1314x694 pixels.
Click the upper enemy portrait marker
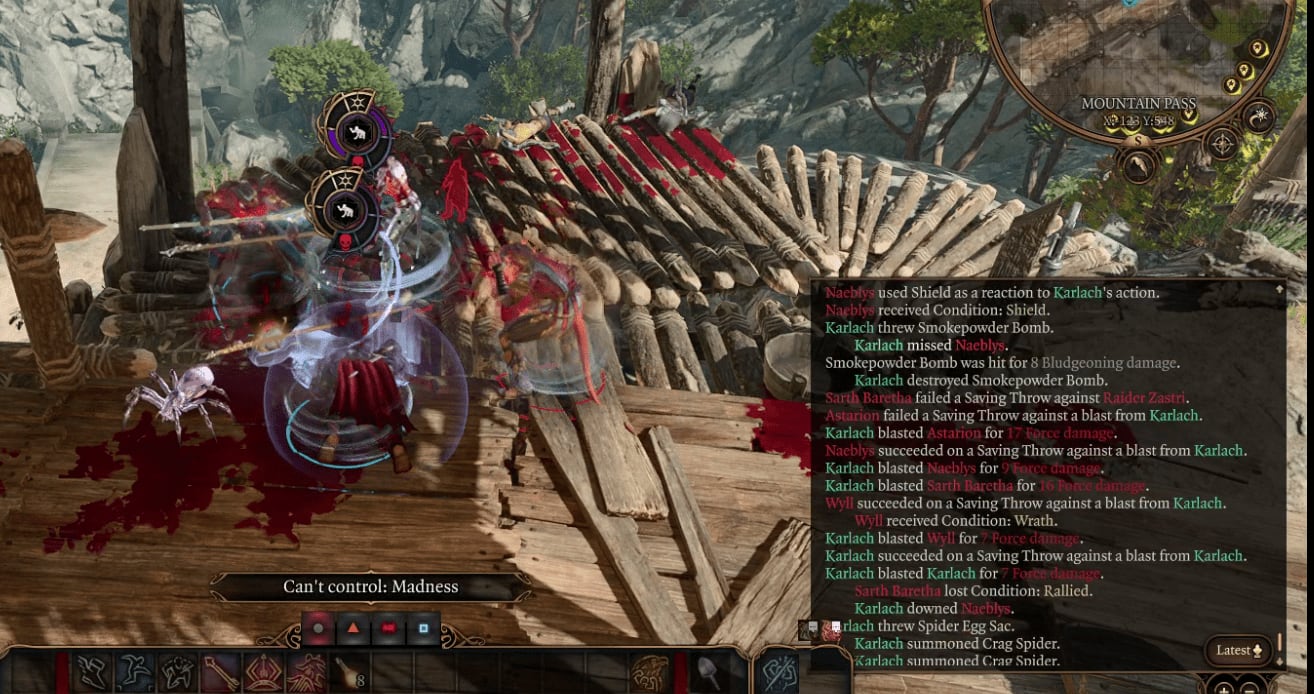coord(352,130)
